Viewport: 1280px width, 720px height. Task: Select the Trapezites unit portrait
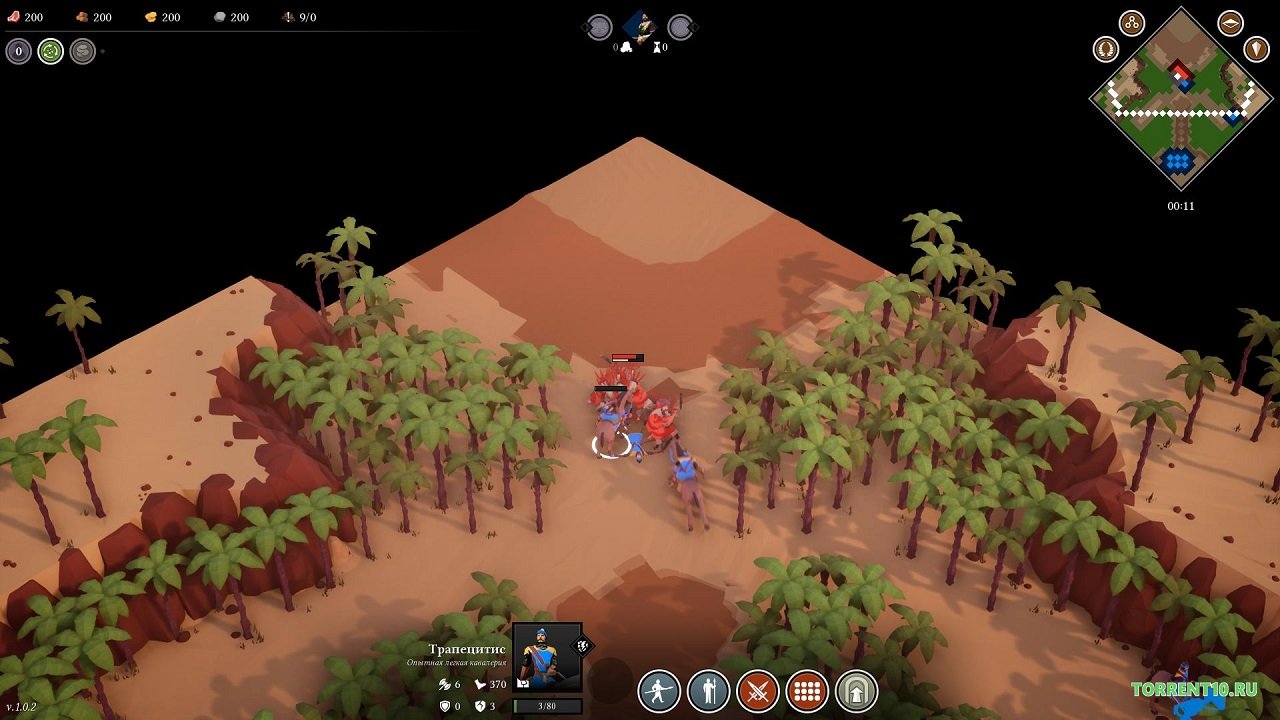(x=547, y=657)
